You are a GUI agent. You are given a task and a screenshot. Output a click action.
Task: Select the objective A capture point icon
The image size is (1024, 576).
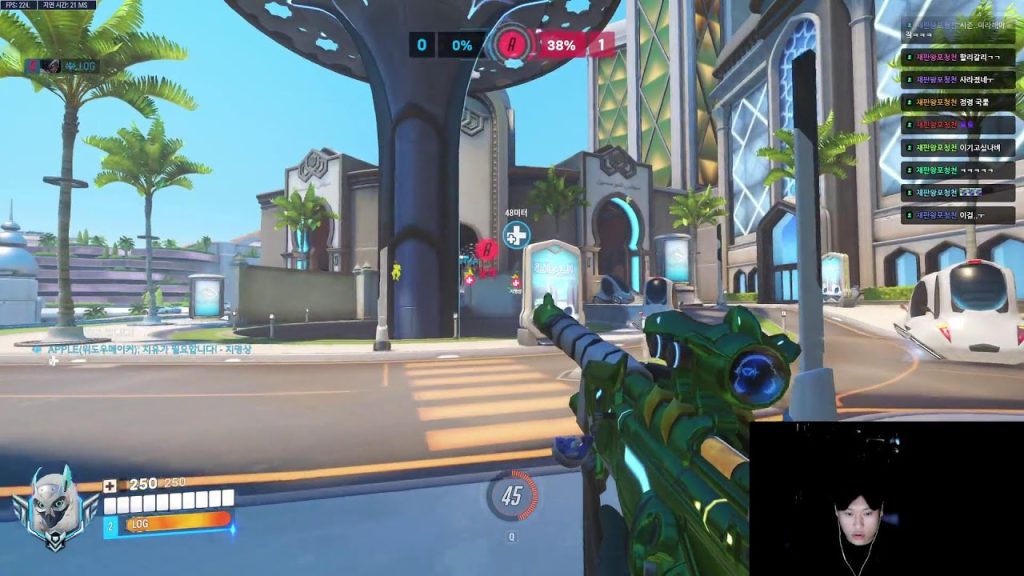point(513,45)
